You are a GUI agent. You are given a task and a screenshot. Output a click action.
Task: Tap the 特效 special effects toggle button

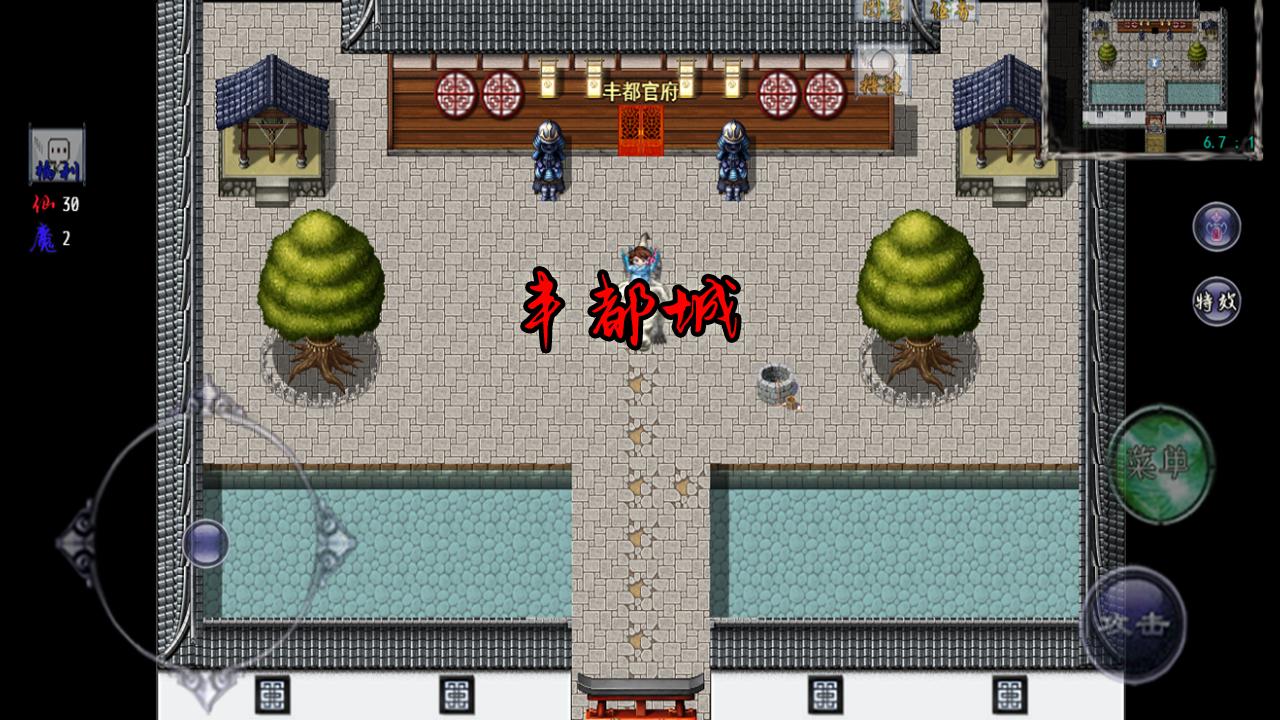[1215, 299]
